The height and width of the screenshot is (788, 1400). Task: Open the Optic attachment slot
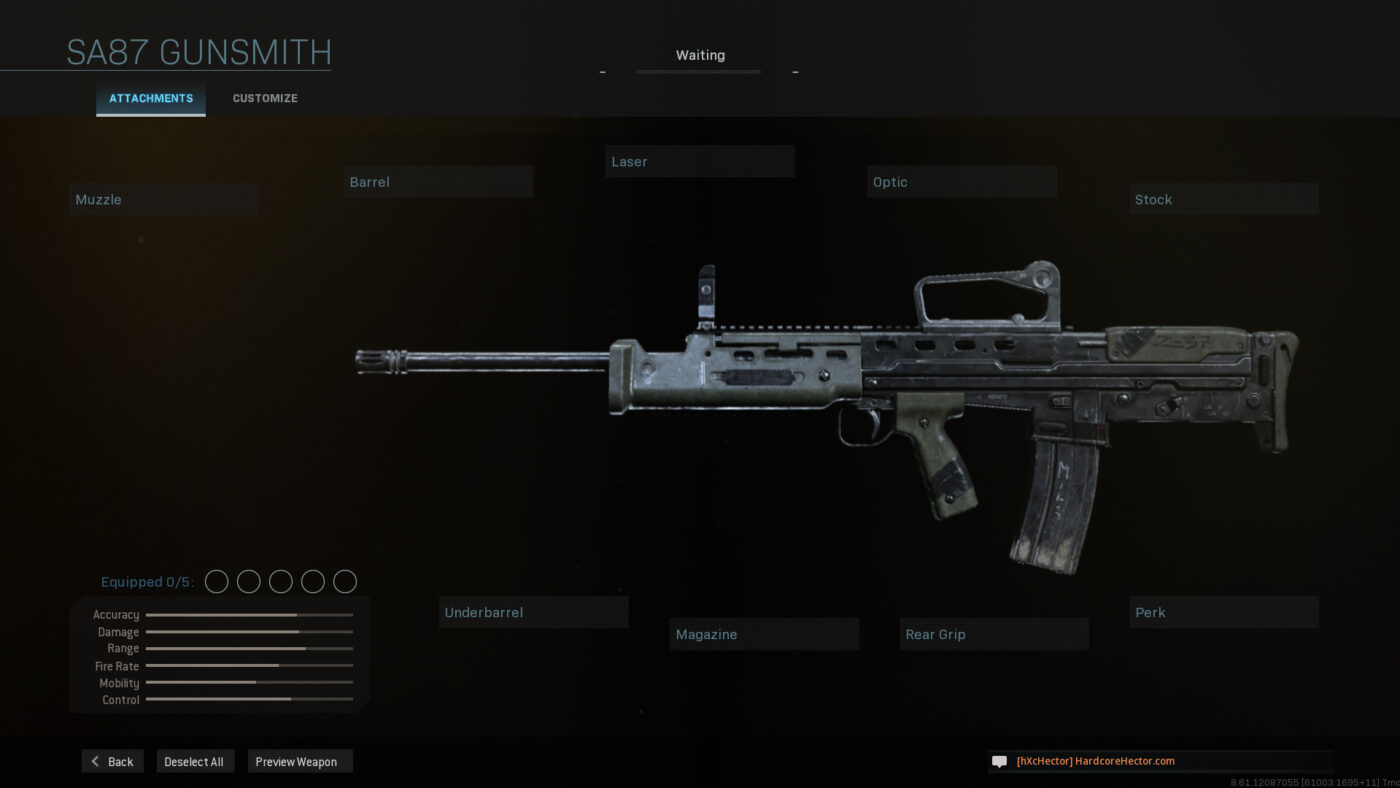tap(961, 181)
